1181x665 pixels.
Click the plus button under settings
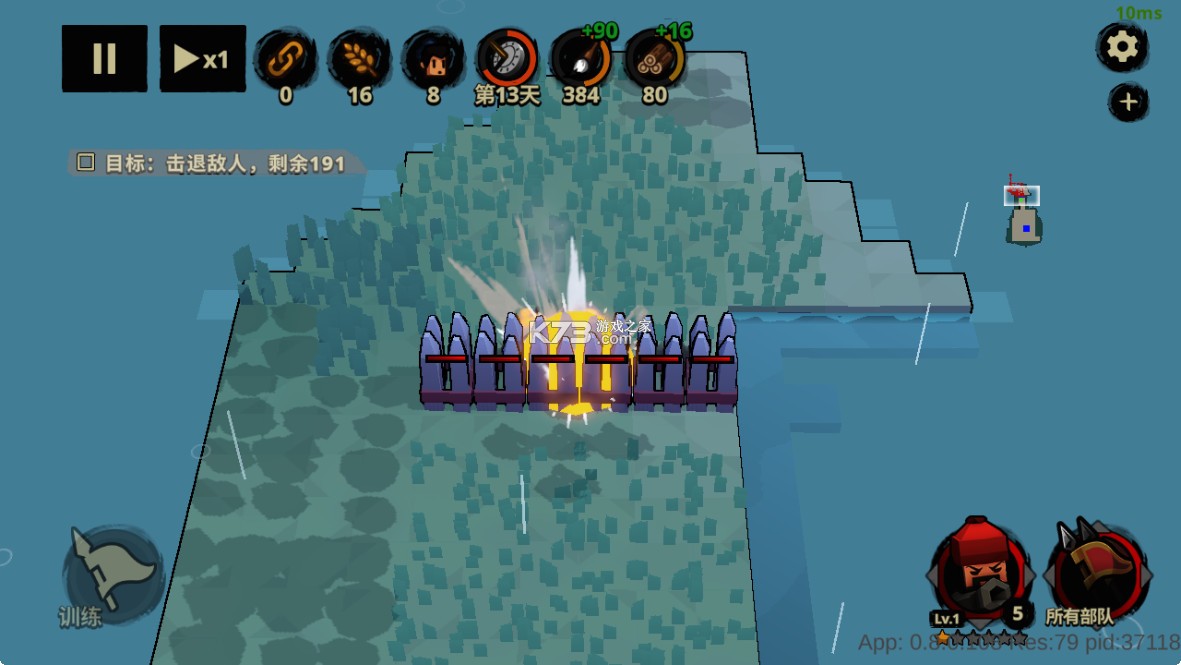pos(1127,102)
